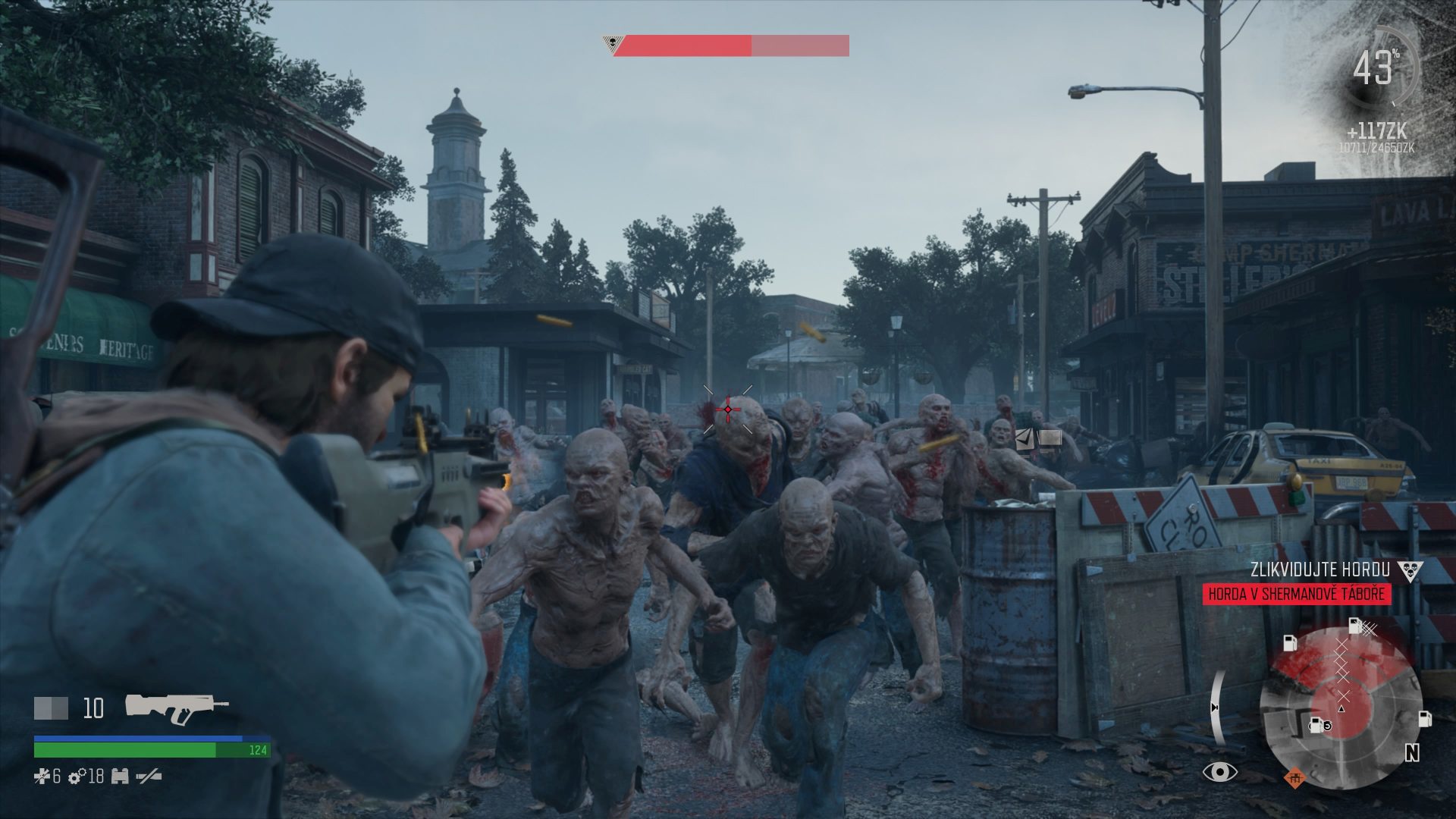Click the horde threat icon beside health bar

tap(611, 44)
